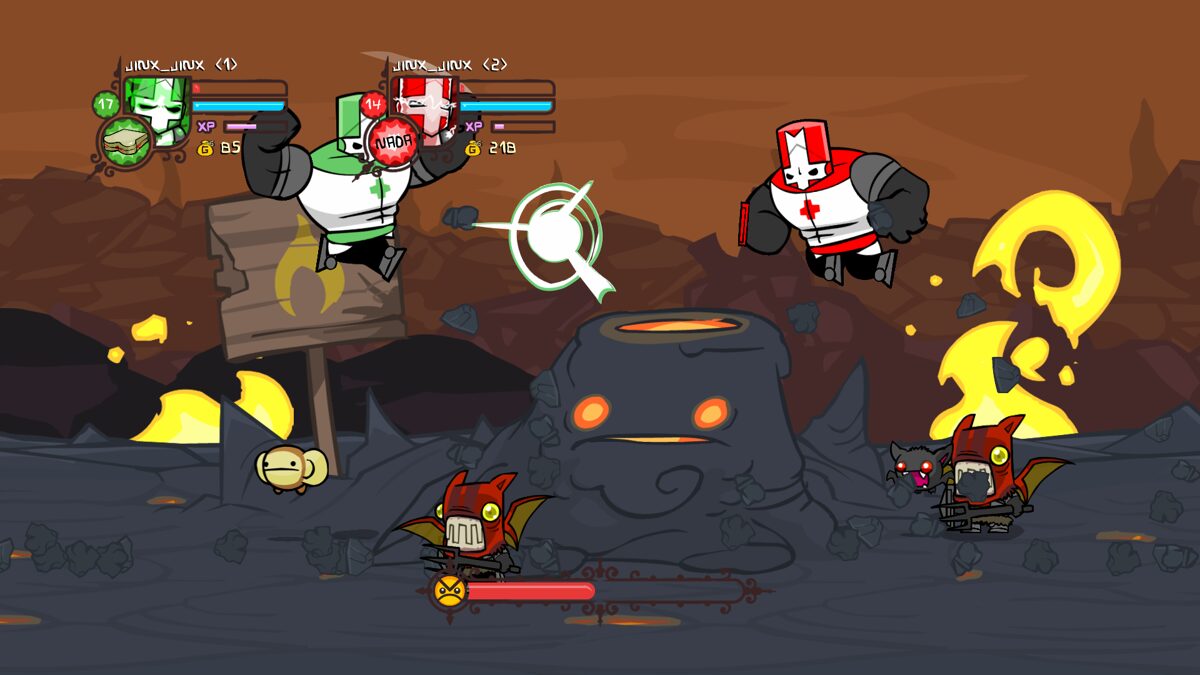Select the sandwich item icon
Screen dimensions: 1200x675
pyautogui.click(x=125, y=142)
